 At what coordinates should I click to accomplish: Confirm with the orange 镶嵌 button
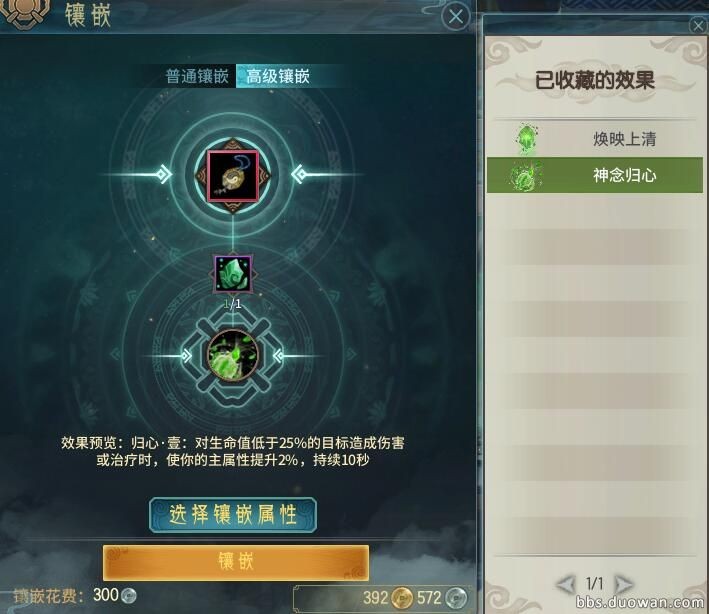click(x=236, y=561)
